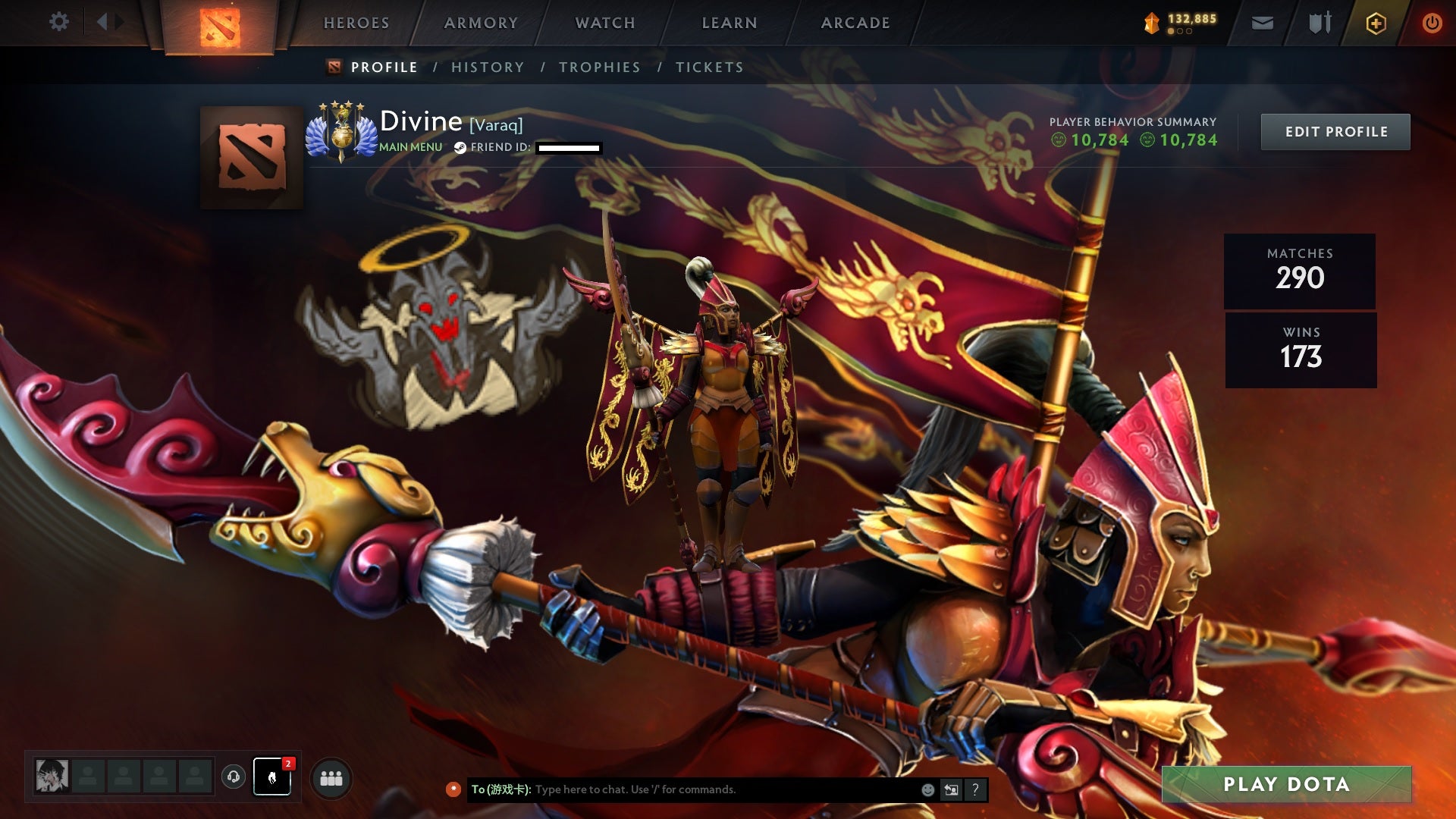This screenshot has height=819, width=1456.
Task: Click the EDIT PROFILE button
Action: (x=1335, y=131)
